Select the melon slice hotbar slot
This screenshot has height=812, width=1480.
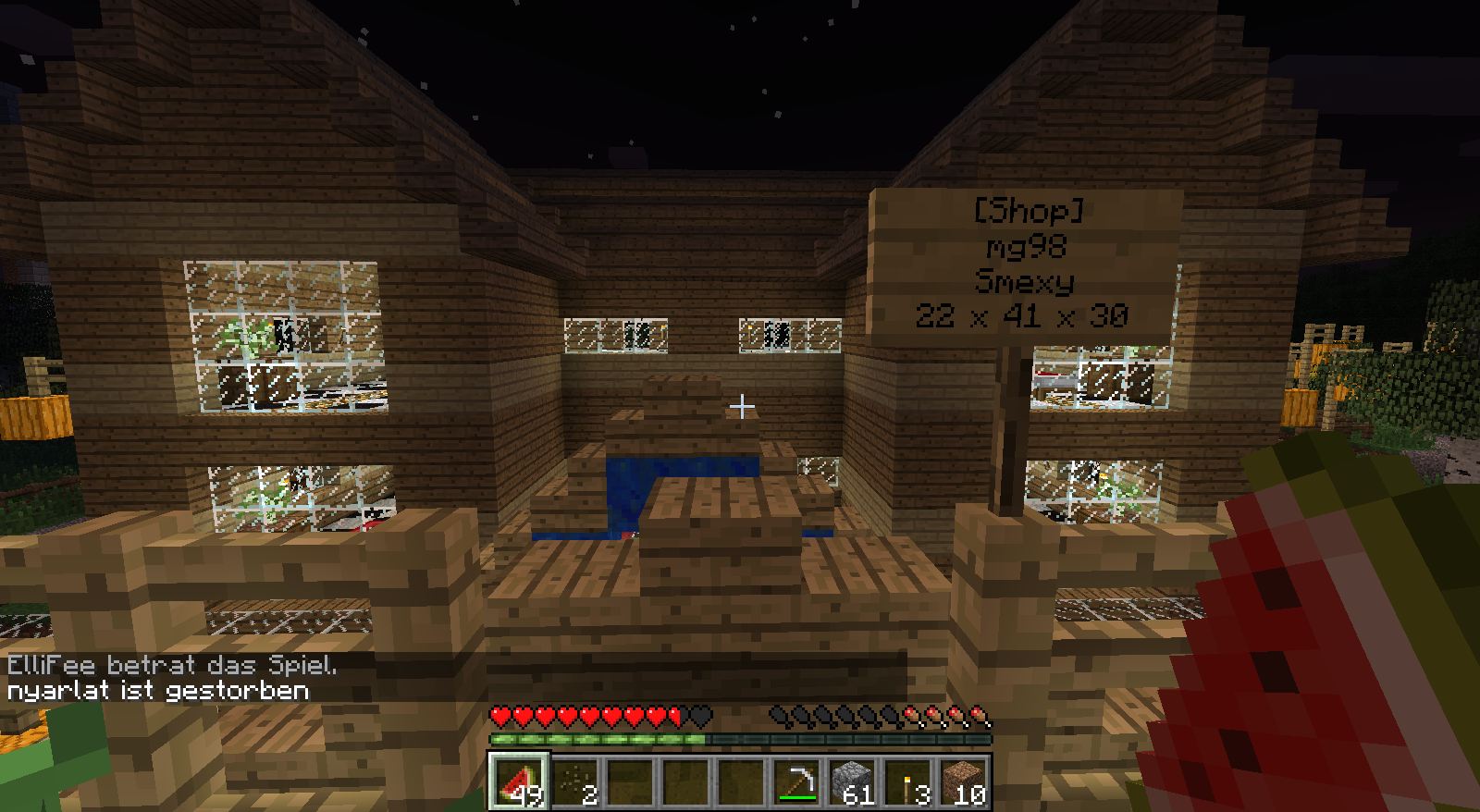tap(518, 781)
